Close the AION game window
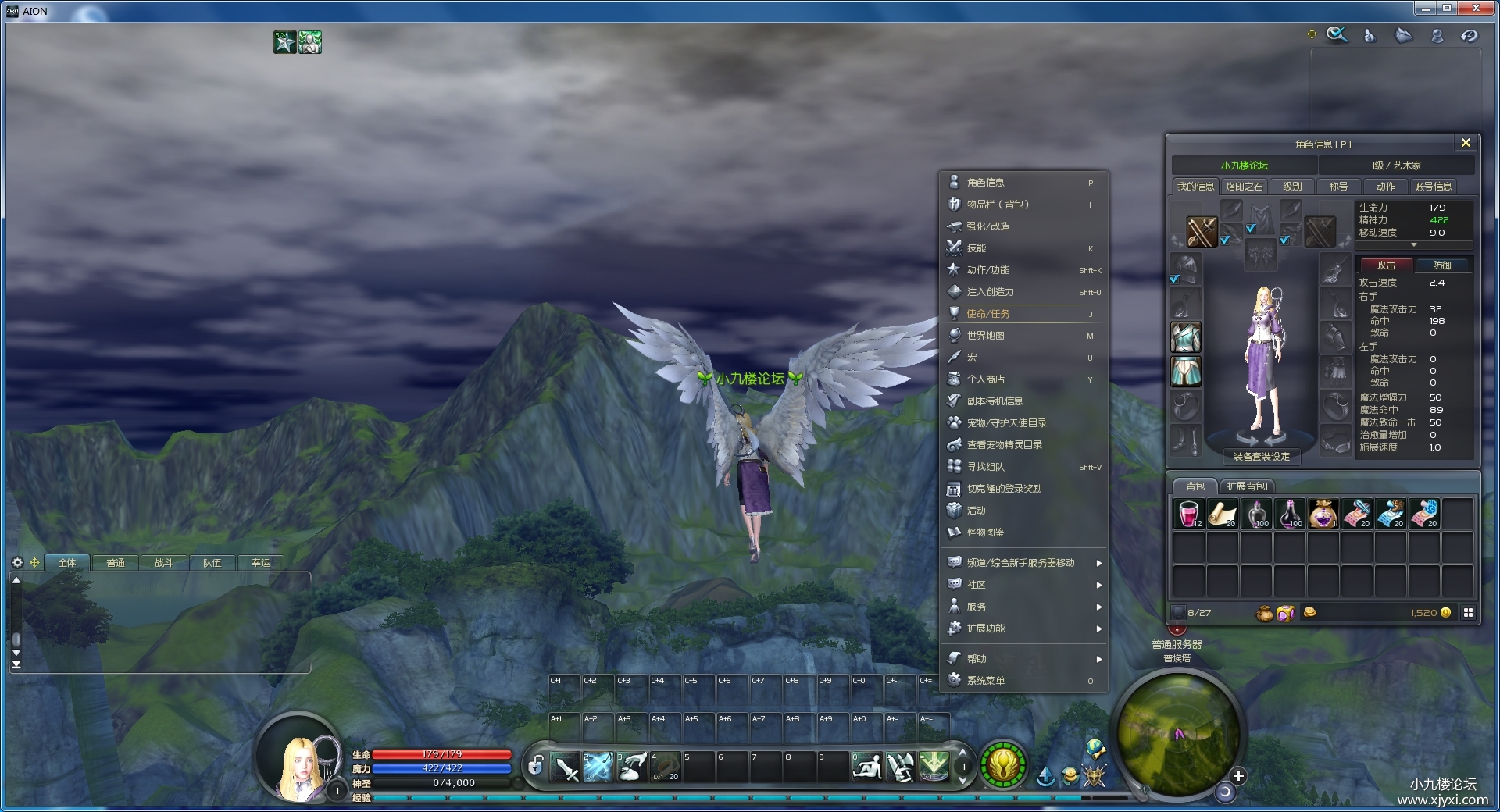 coord(1477,9)
